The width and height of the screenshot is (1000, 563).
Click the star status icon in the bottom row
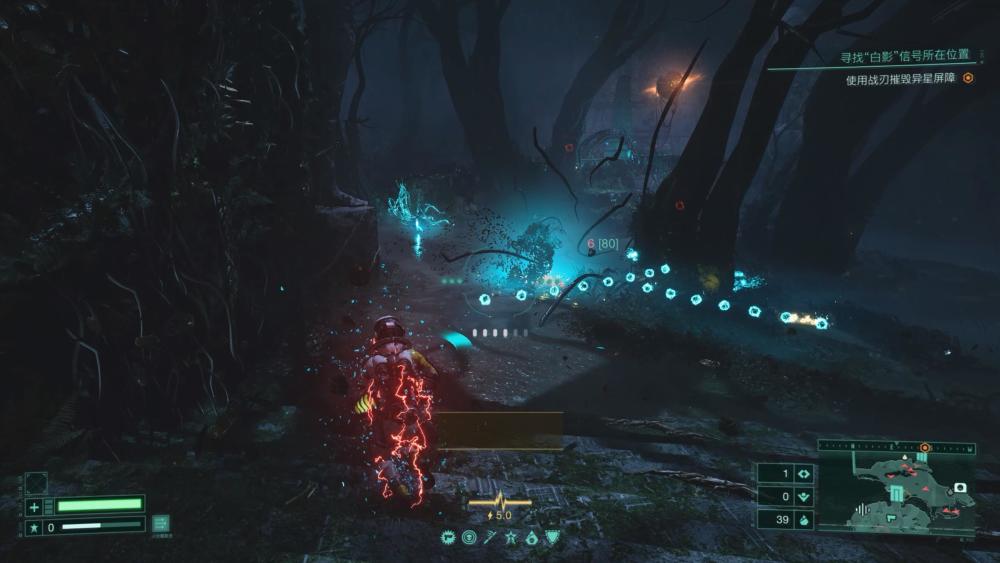pyautogui.click(x=510, y=538)
